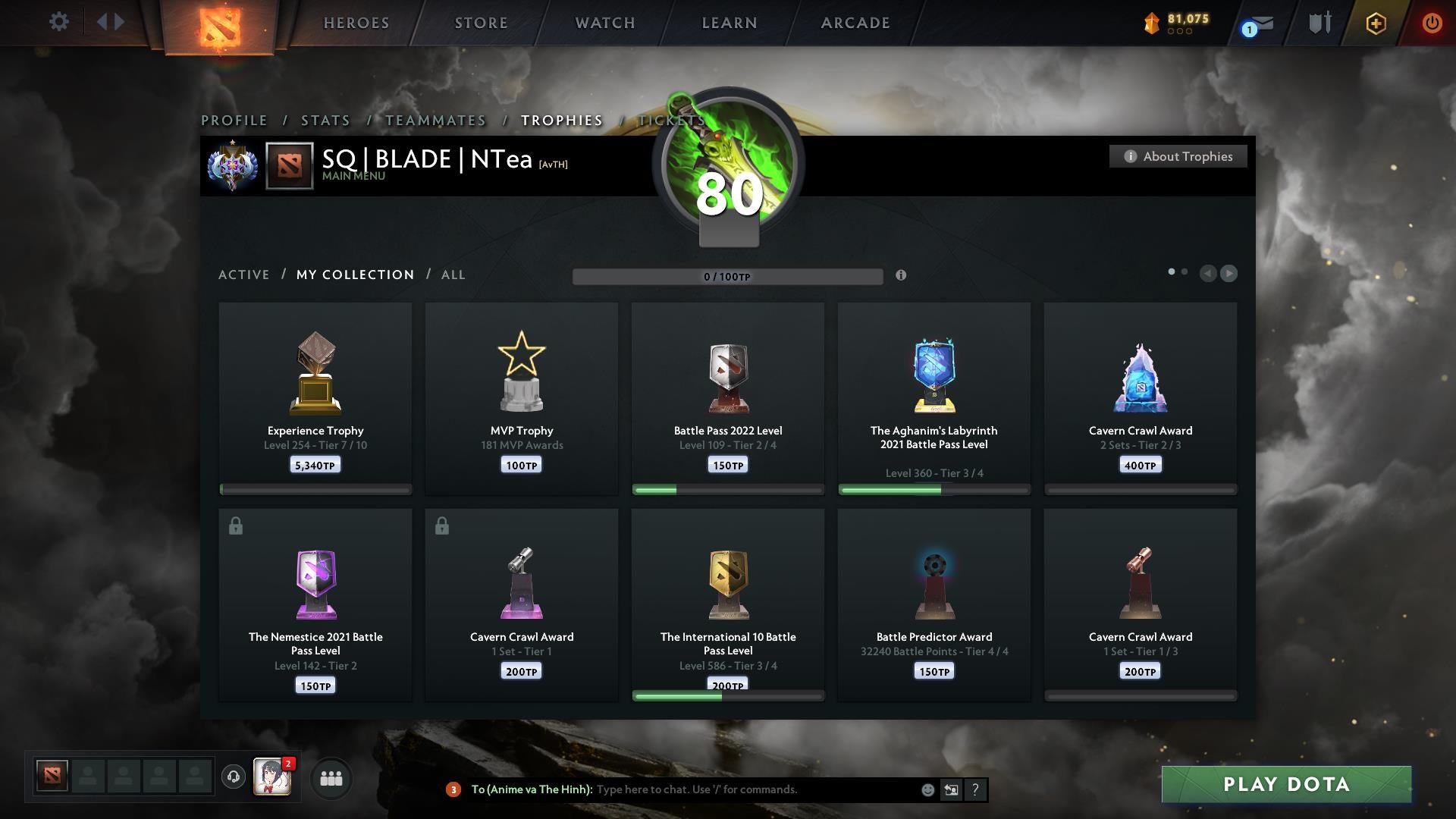The width and height of the screenshot is (1456, 819).
Task: Click the About Trophies button
Action: click(1178, 156)
